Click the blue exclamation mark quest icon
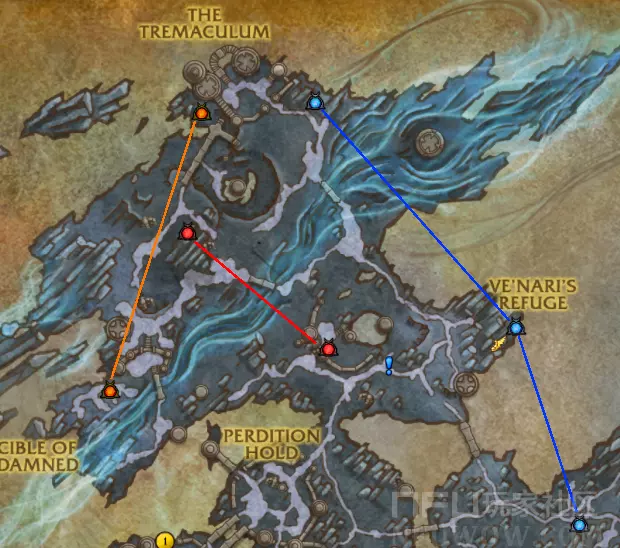 [389, 365]
